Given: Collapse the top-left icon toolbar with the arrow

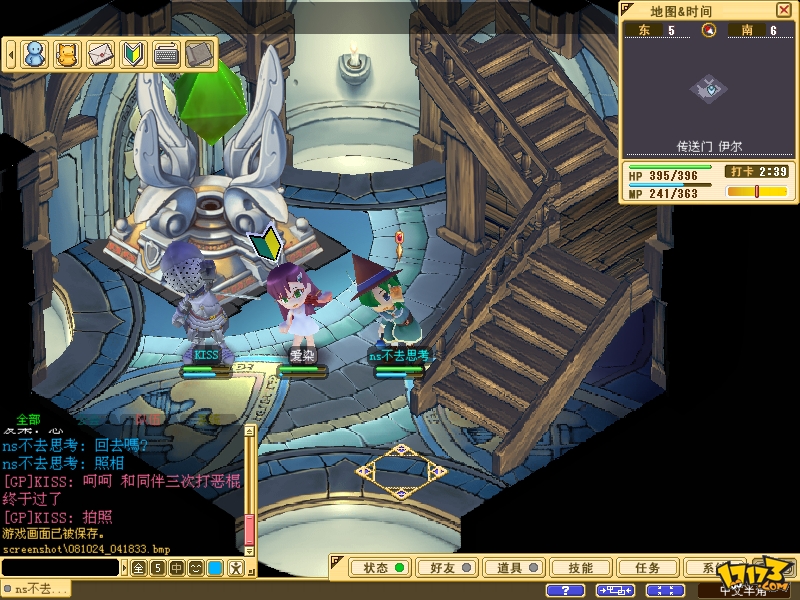Looking at the screenshot, I should (x=9, y=52).
